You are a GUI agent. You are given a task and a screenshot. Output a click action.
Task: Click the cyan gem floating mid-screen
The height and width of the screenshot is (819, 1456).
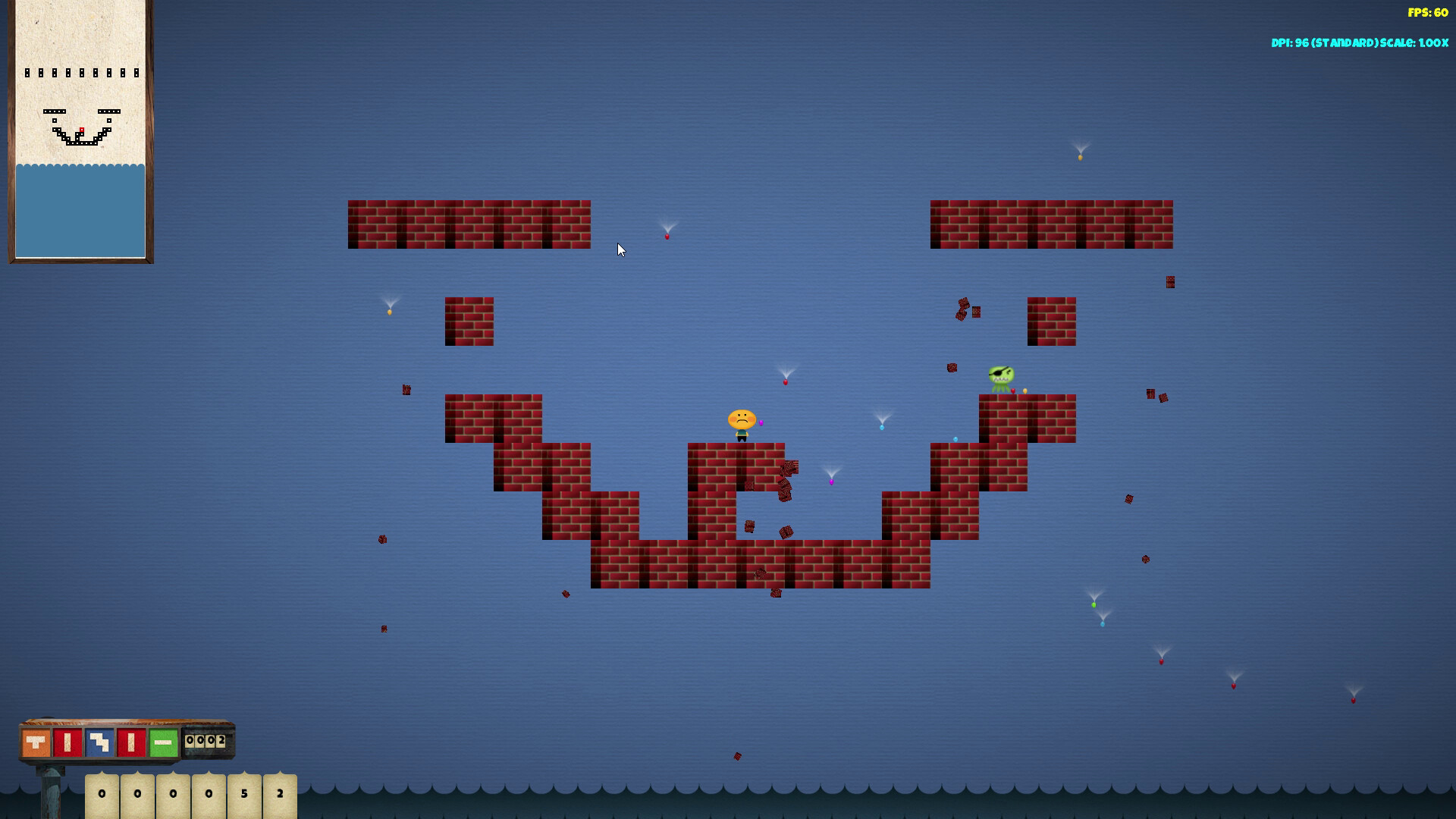pos(882,427)
